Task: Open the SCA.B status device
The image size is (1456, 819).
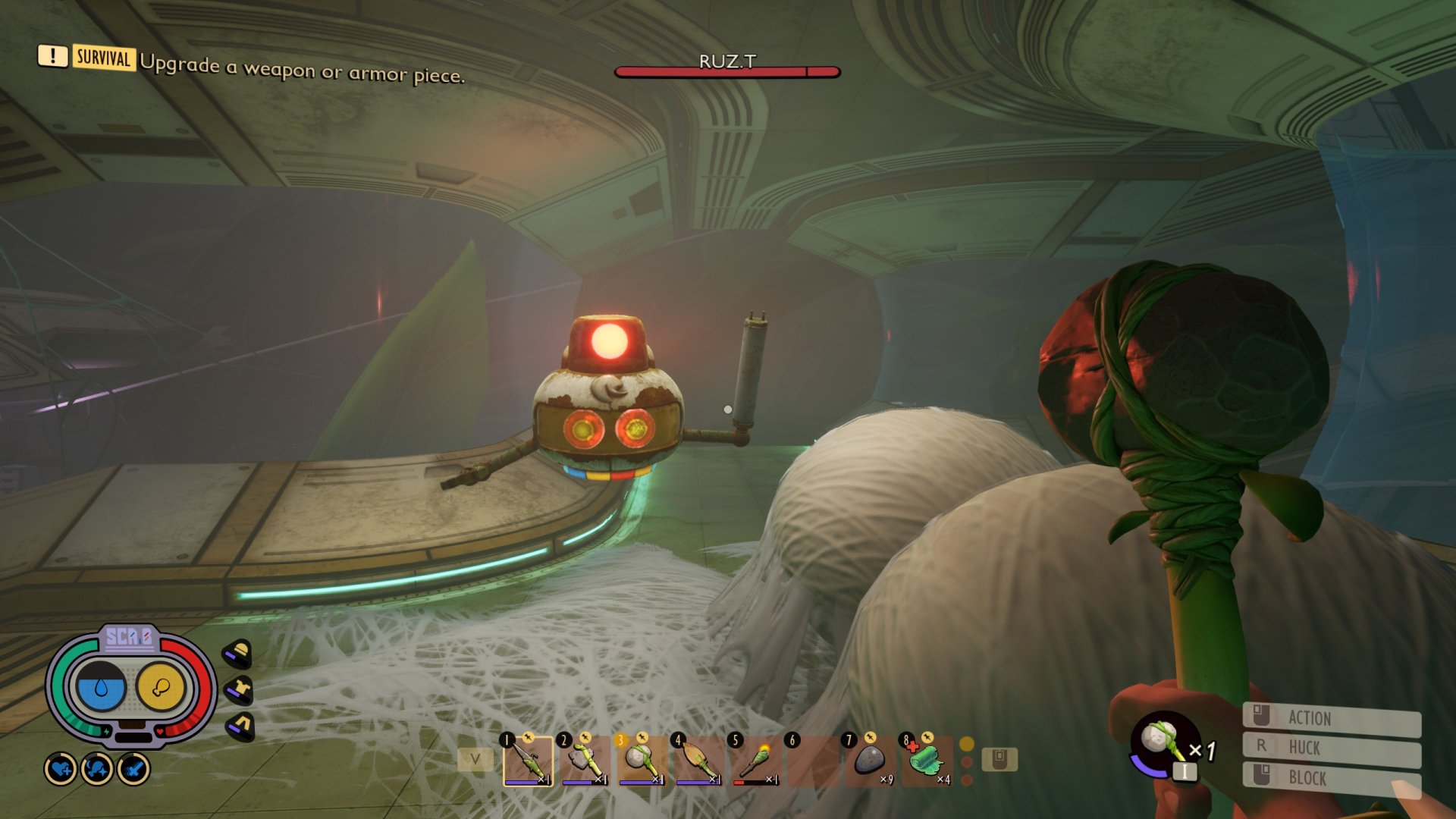Action: point(130,639)
